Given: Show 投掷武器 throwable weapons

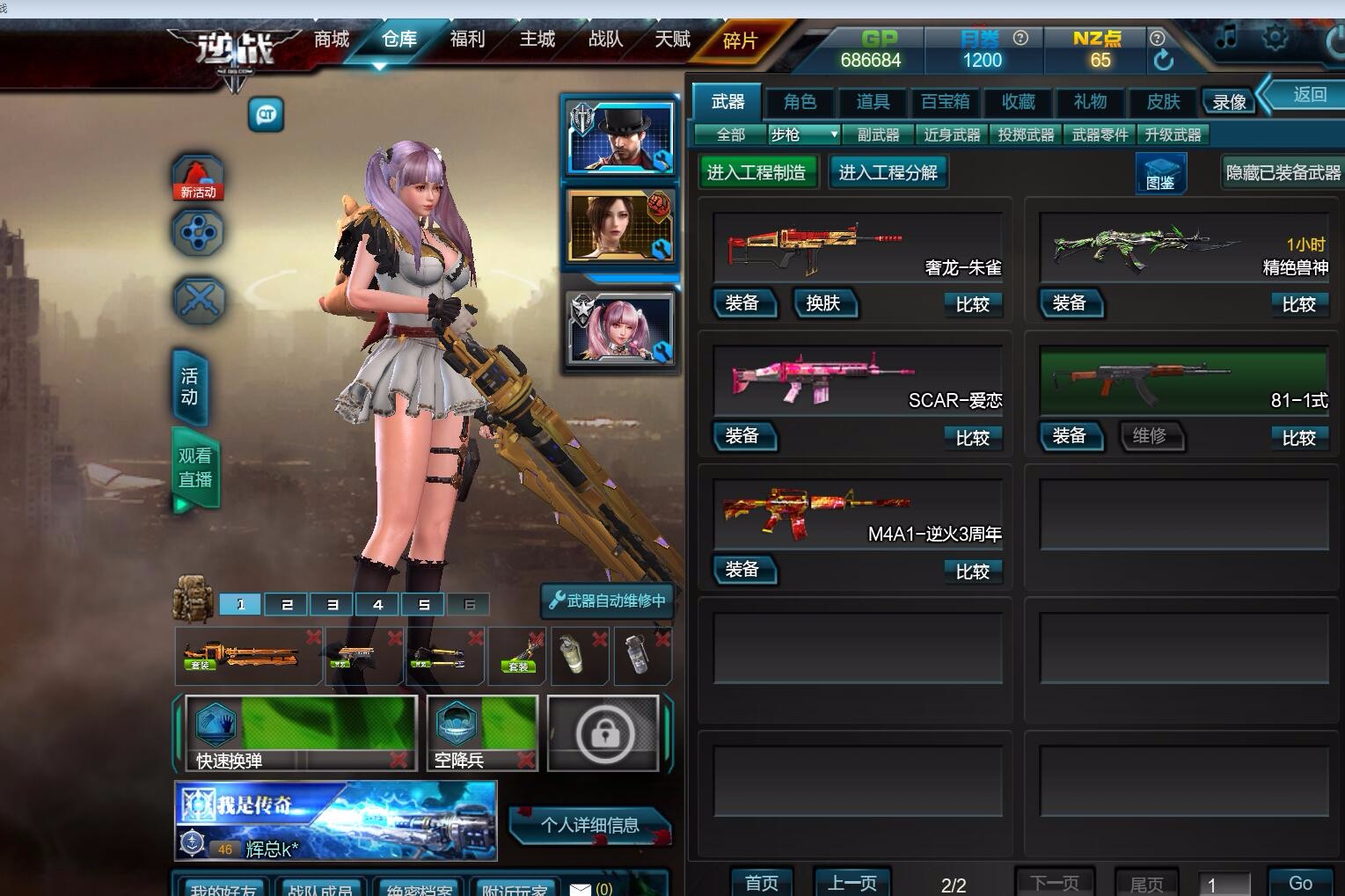Looking at the screenshot, I should coord(1026,135).
